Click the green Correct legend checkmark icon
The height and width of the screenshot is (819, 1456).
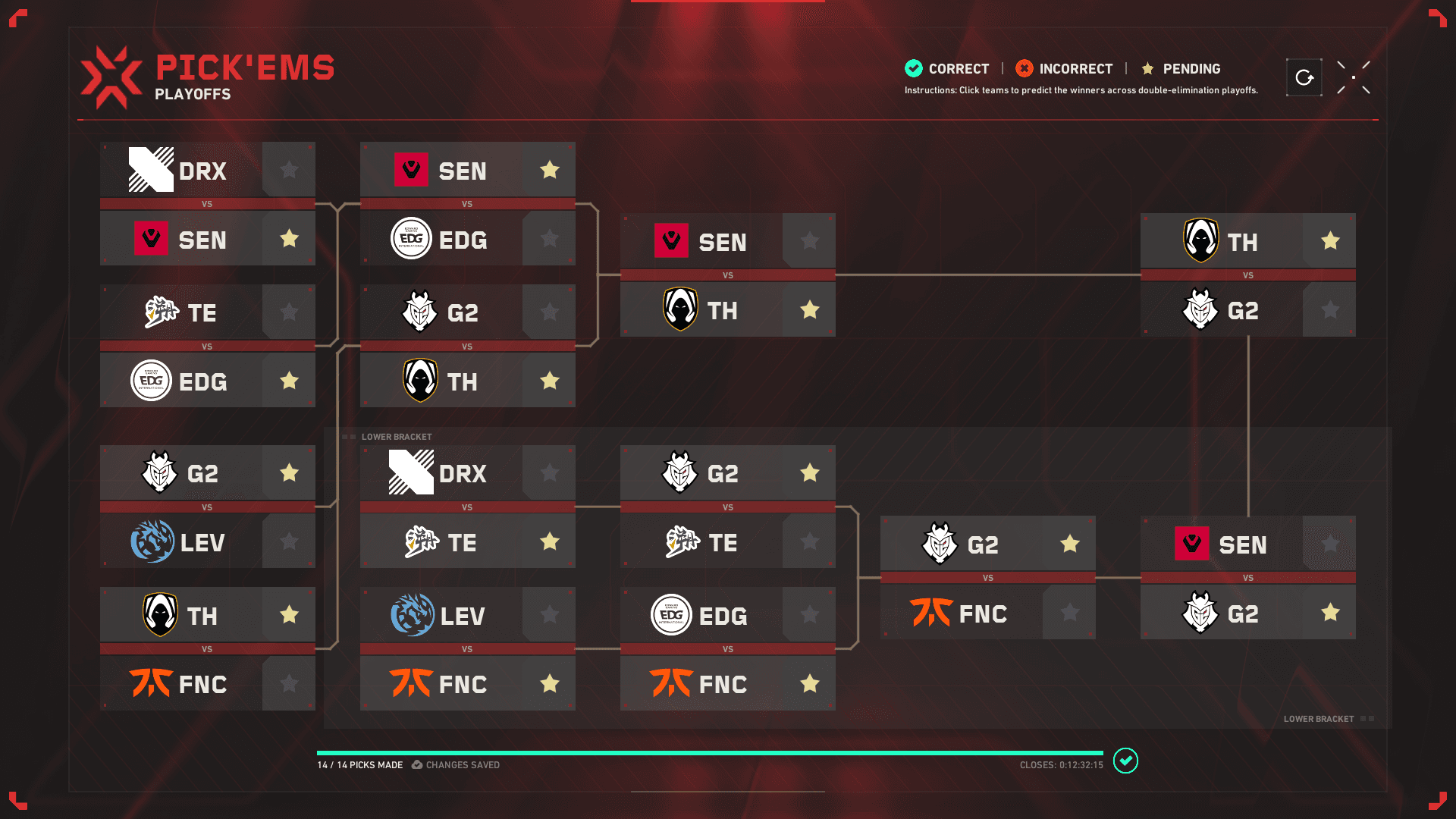click(912, 68)
